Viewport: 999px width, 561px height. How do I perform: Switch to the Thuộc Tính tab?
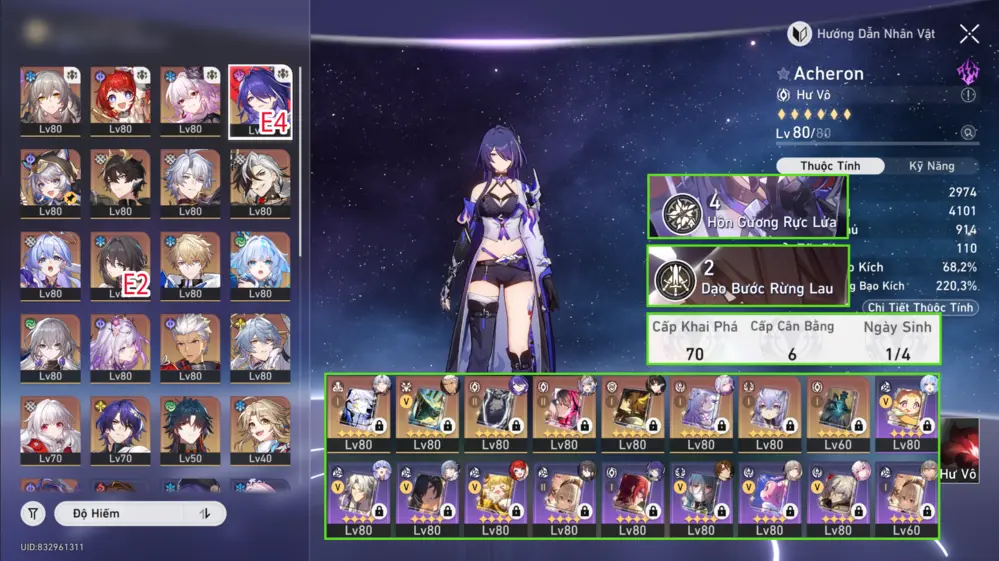(829, 166)
